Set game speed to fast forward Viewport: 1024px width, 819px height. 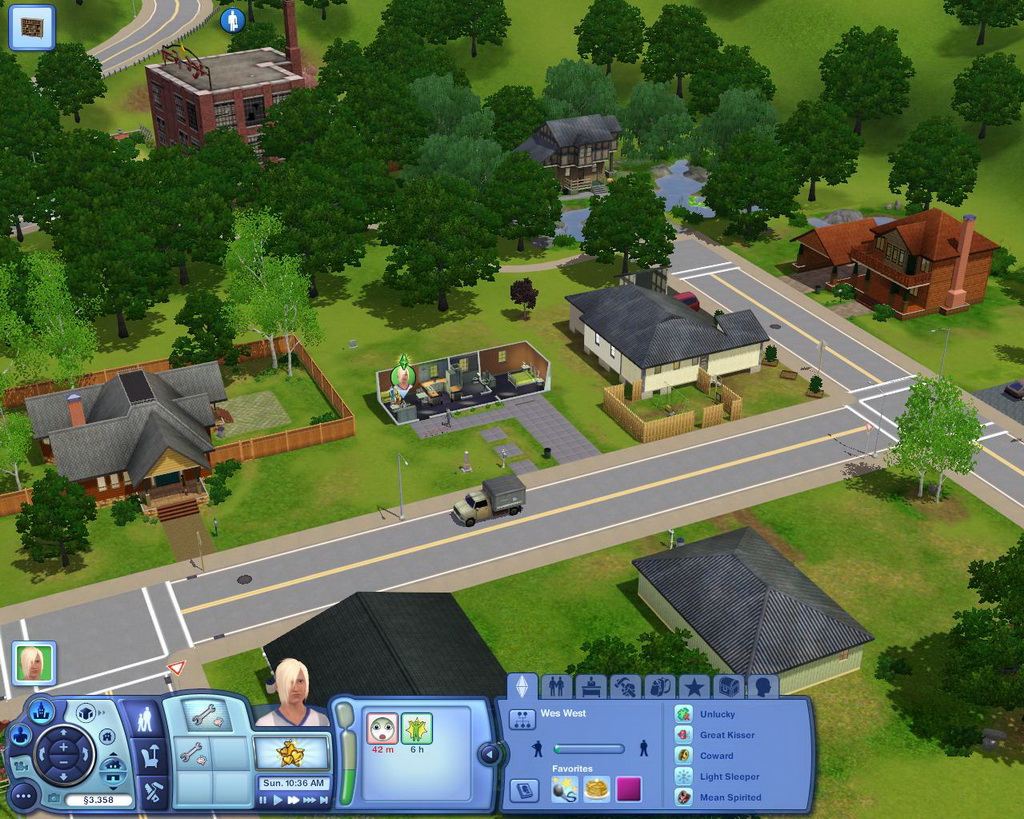pyautogui.click(x=293, y=800)
